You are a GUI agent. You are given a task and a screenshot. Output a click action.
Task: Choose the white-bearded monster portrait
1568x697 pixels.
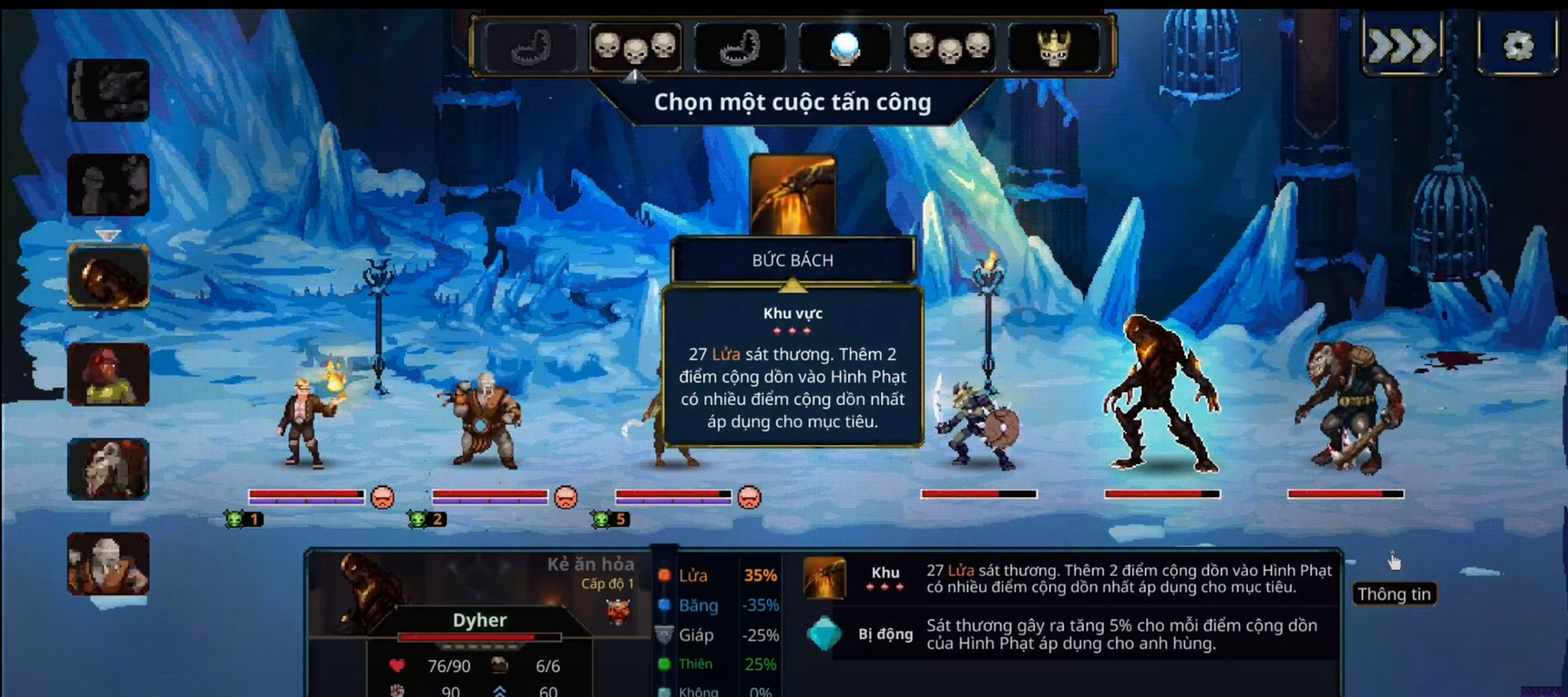(108, 564)
